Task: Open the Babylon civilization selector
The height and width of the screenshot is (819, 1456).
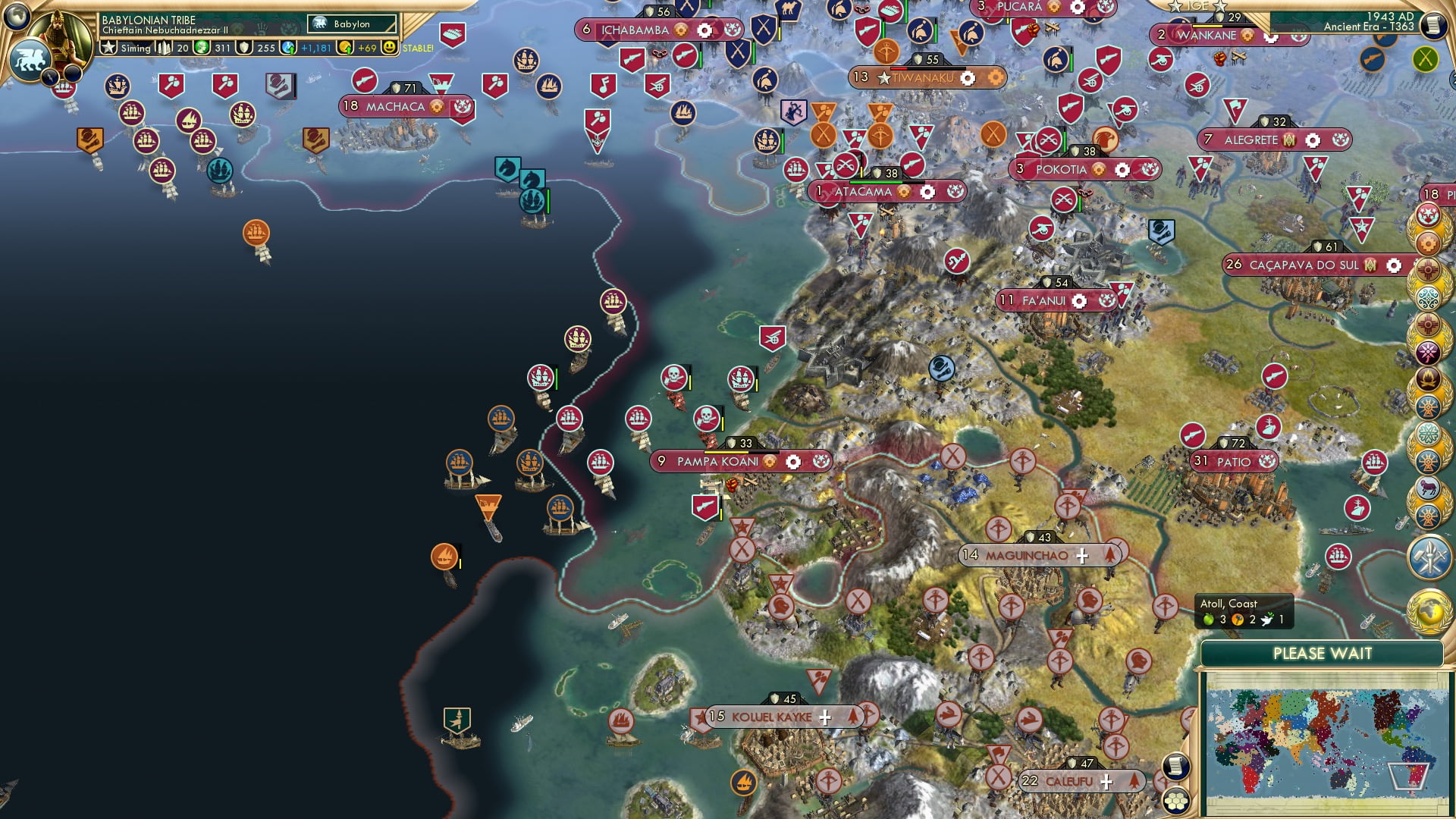Action: (x=351, y=24)
